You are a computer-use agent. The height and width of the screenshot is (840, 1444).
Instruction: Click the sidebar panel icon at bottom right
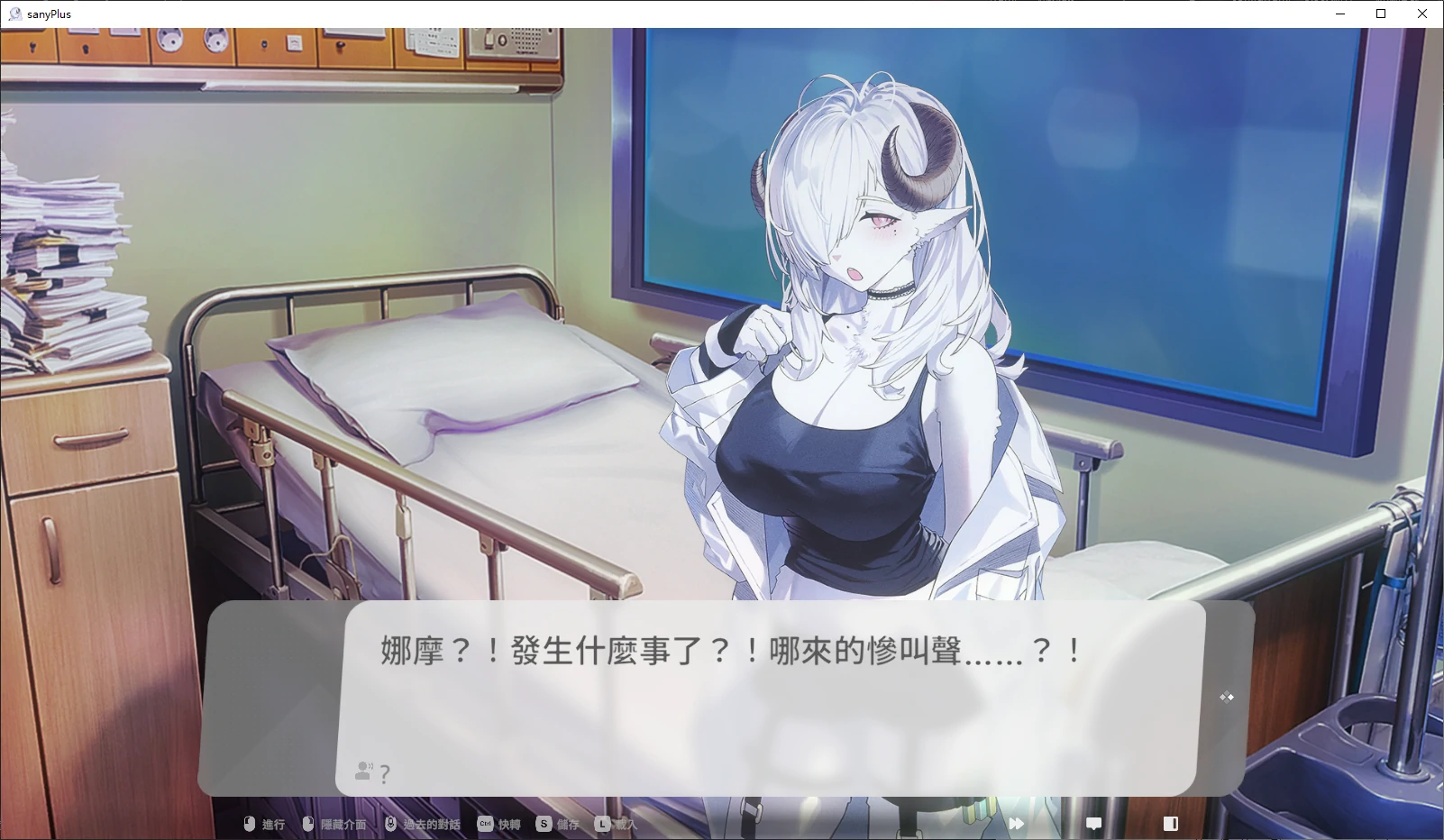[1171, 823]
